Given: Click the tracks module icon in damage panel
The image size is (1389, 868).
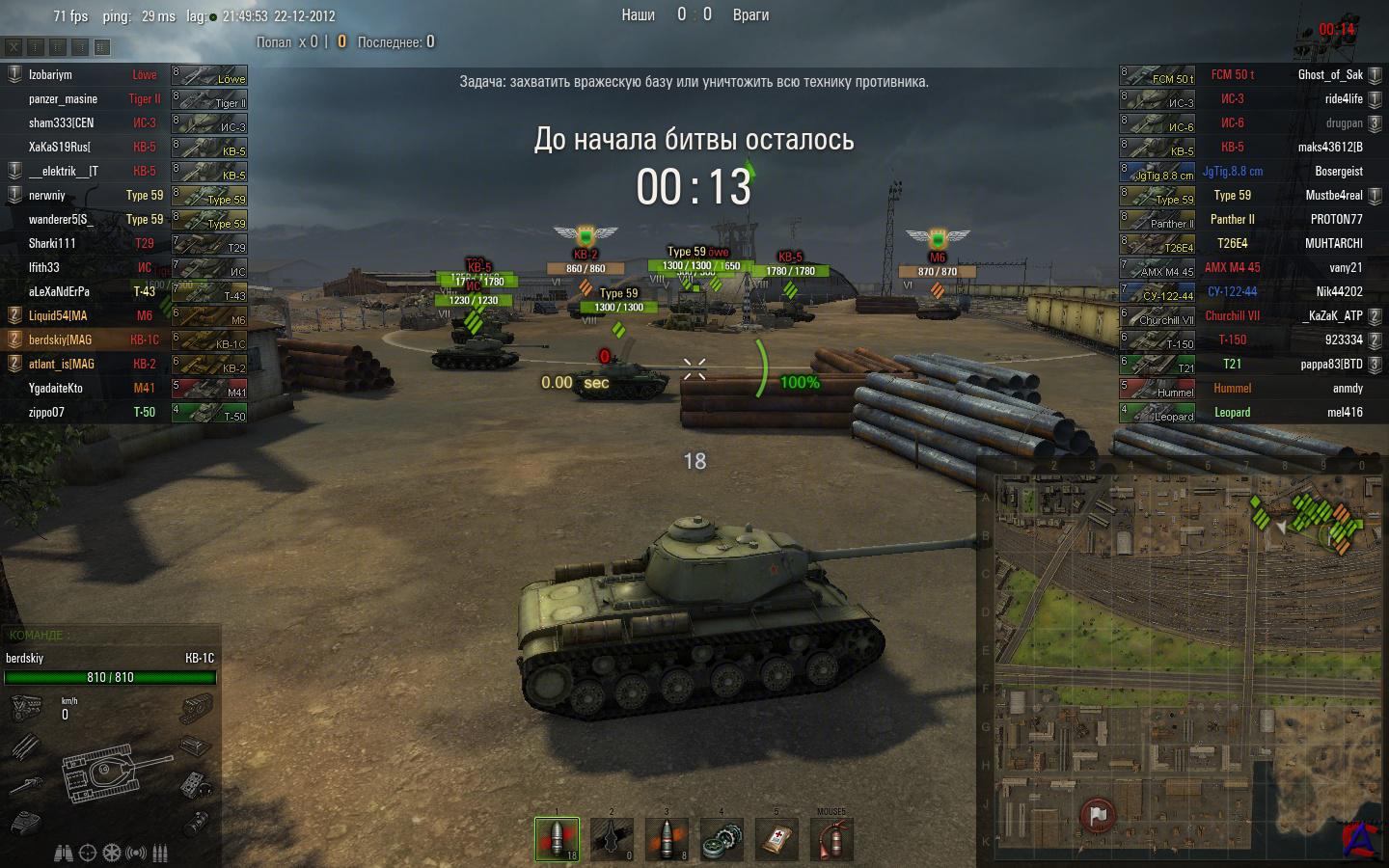Looking at the screenshot, I should (197, 711).
